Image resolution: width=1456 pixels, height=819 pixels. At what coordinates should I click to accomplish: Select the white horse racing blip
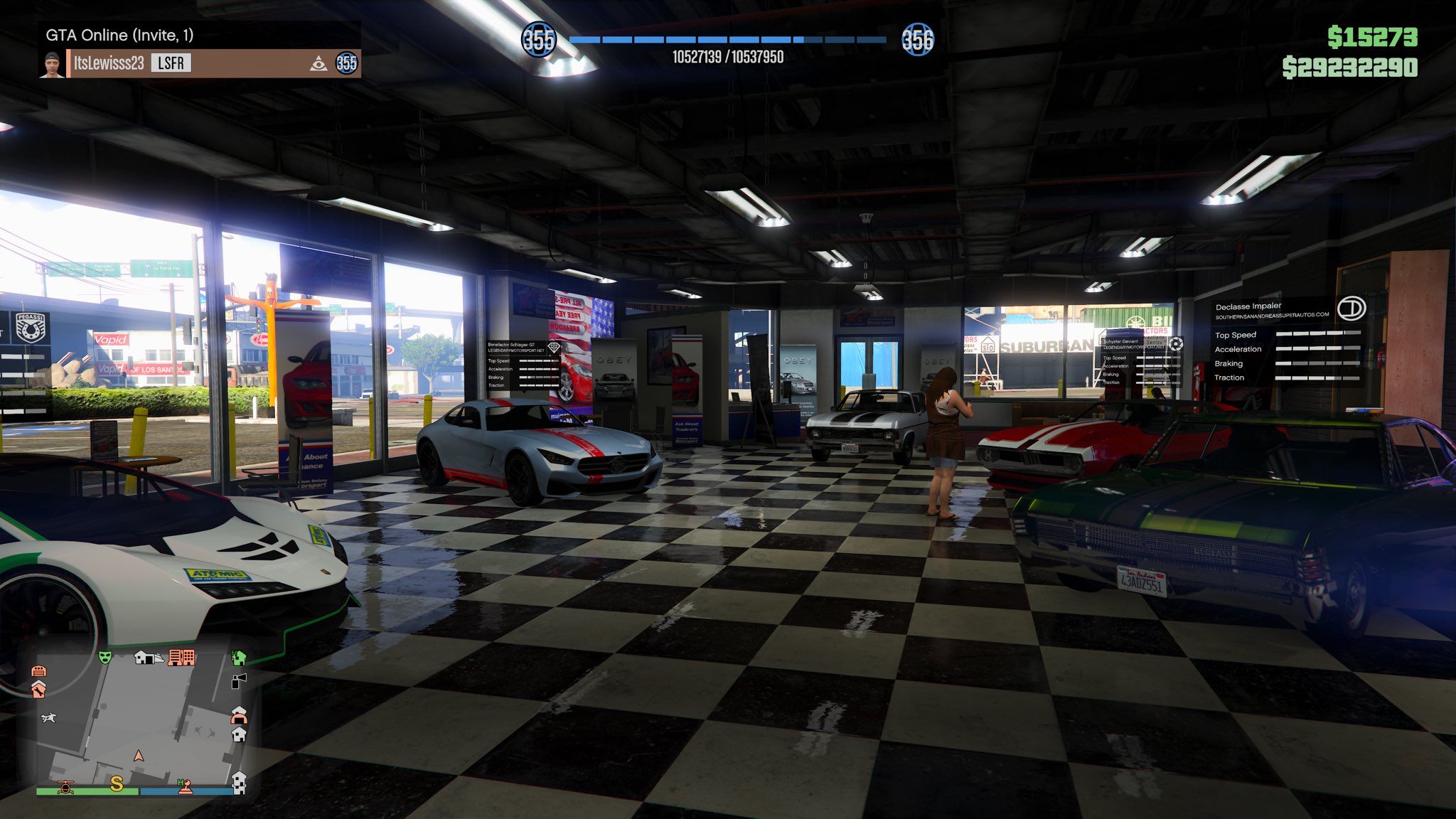pyautogui.click(x=48, y=718)
